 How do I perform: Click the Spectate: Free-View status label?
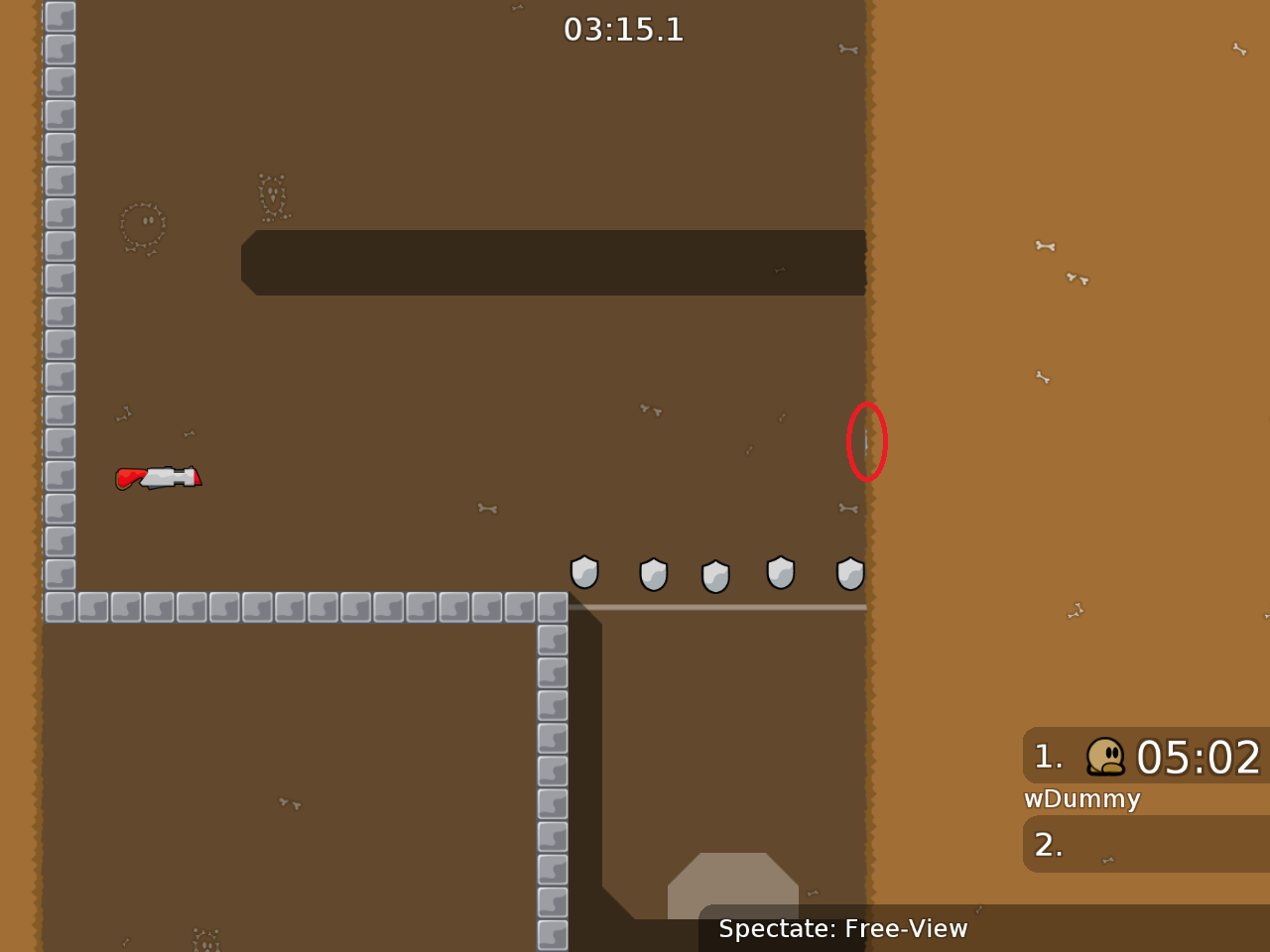841,929
